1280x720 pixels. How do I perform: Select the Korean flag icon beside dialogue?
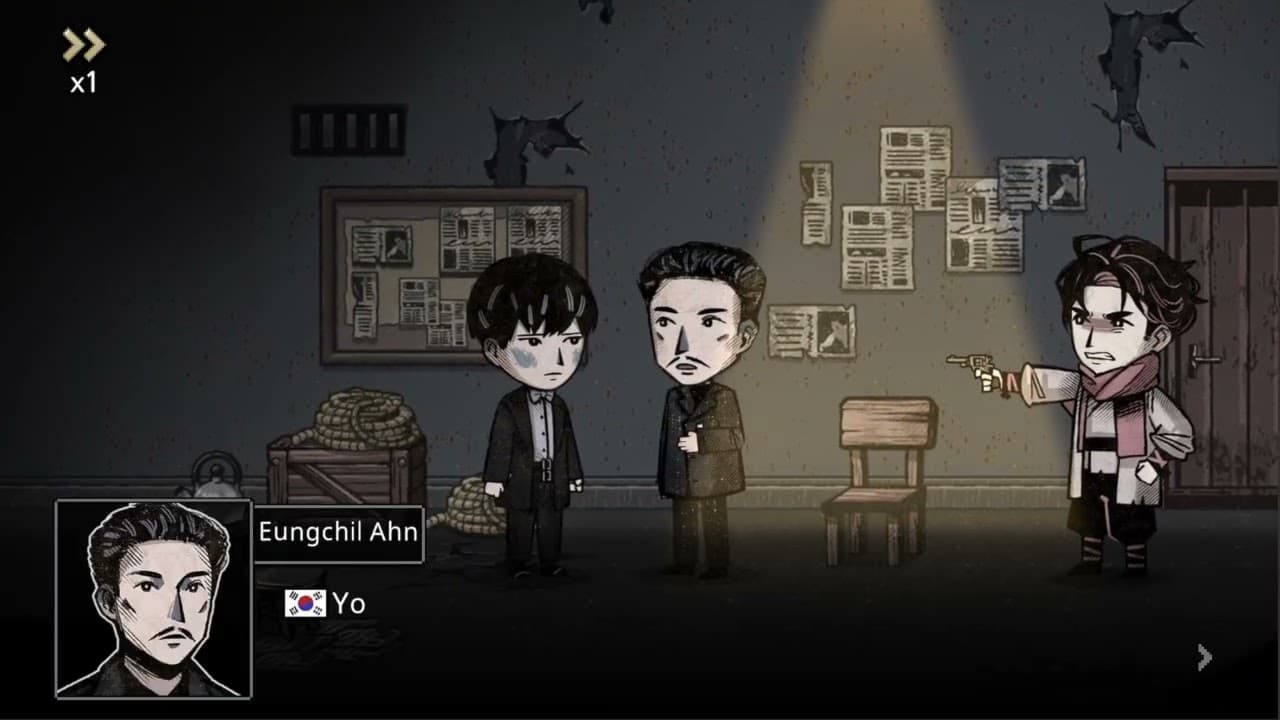pos(305,602)
